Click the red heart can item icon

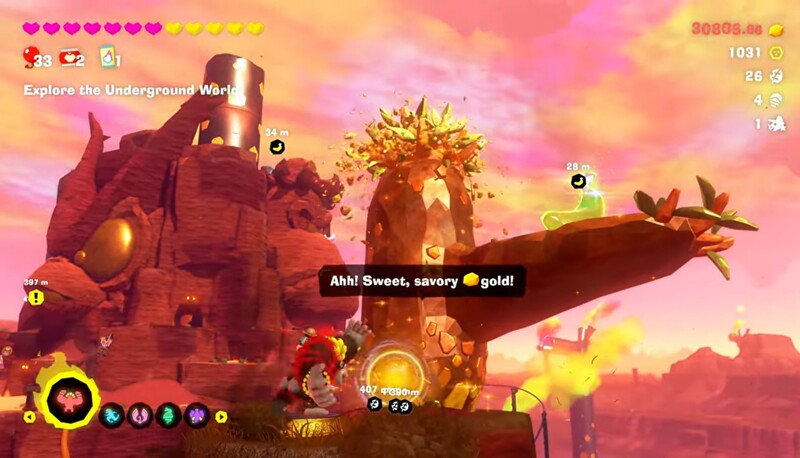point(69,58)
